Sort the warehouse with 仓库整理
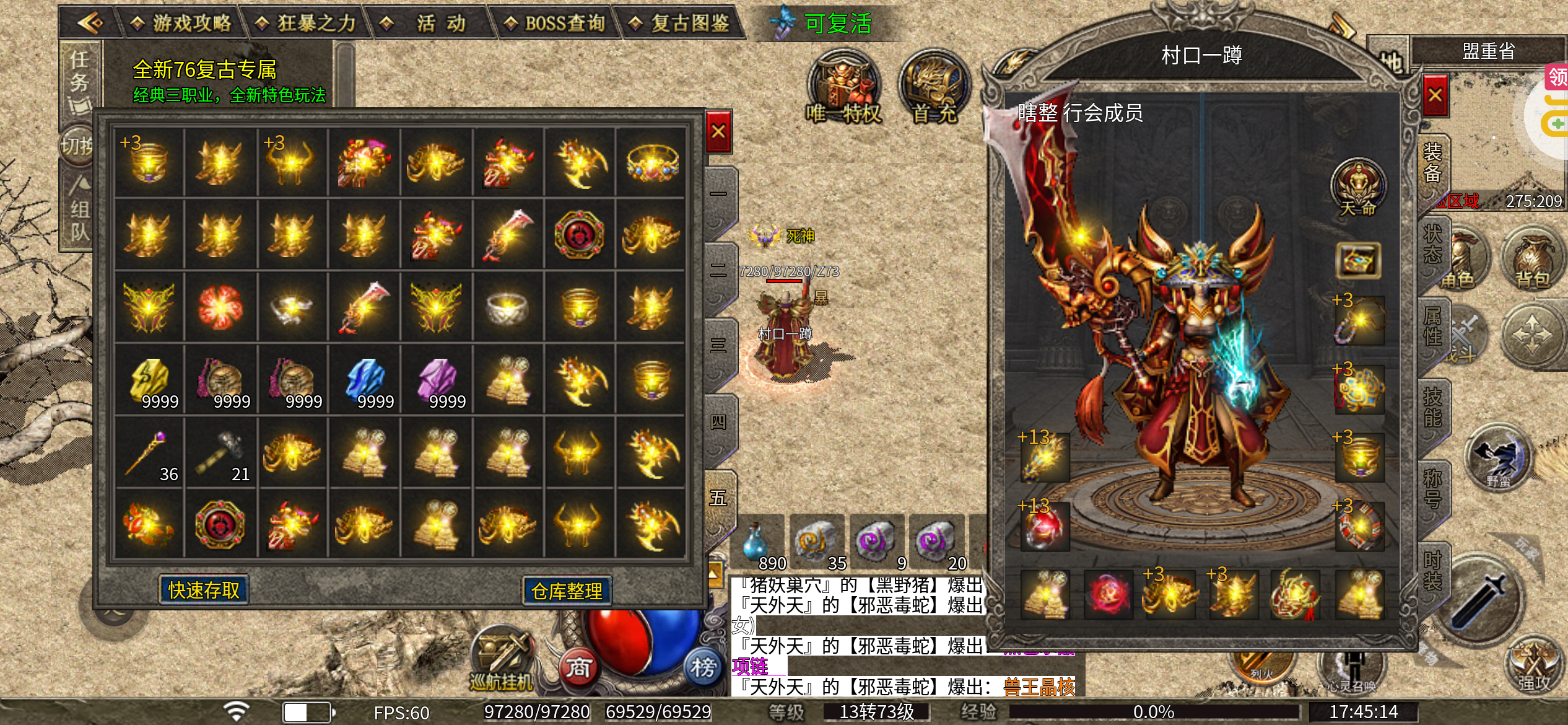 click(567, 591)
